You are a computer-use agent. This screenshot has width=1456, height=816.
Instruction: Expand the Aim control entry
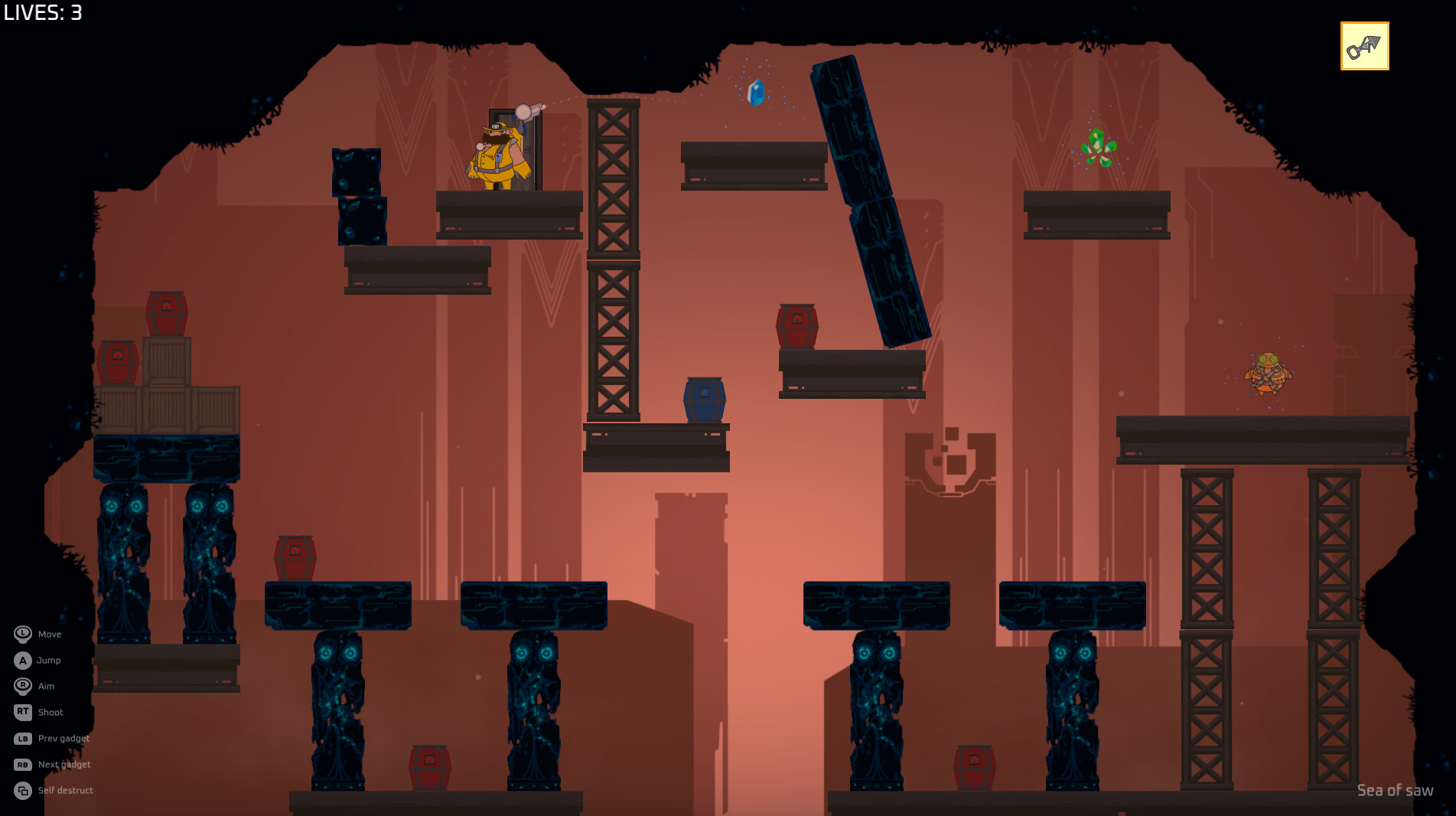click(46, 686)
